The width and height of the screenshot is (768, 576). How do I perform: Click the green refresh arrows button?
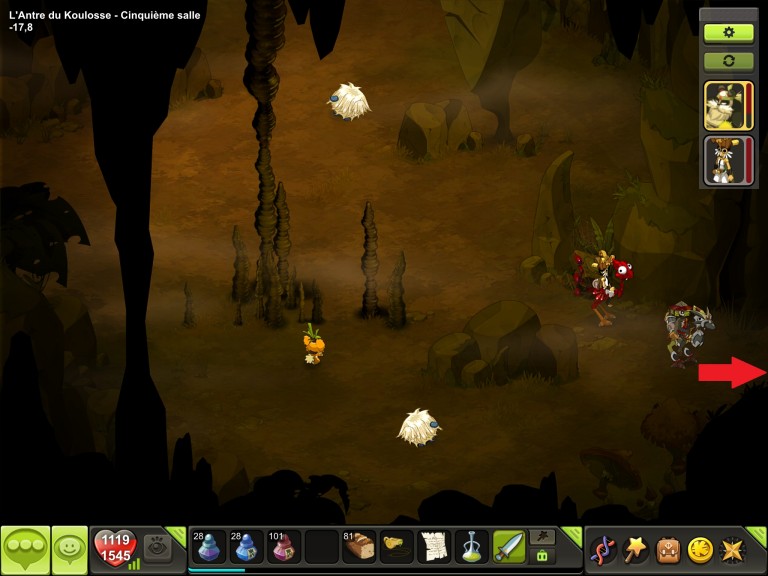tap(728, 61)
